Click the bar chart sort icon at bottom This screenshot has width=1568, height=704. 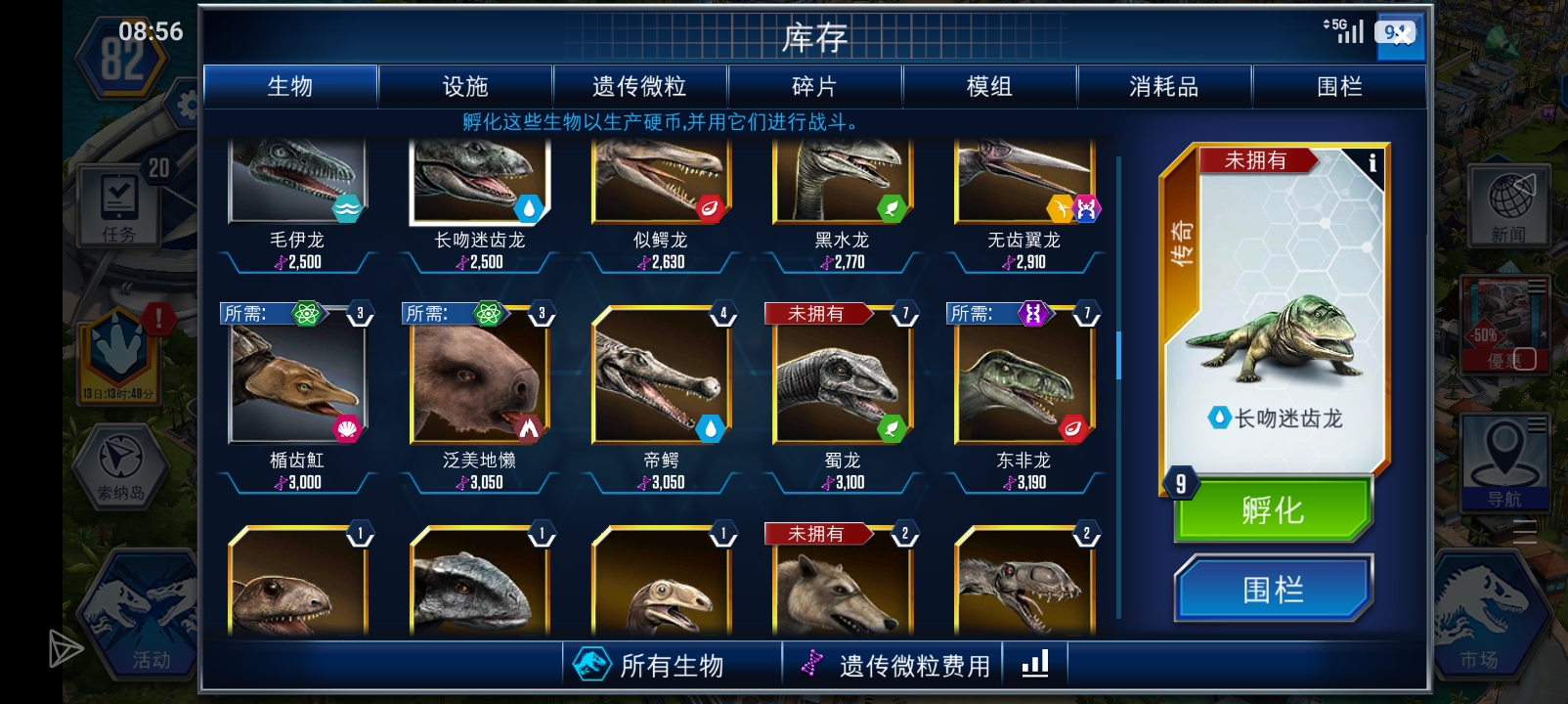[1035, 663]
